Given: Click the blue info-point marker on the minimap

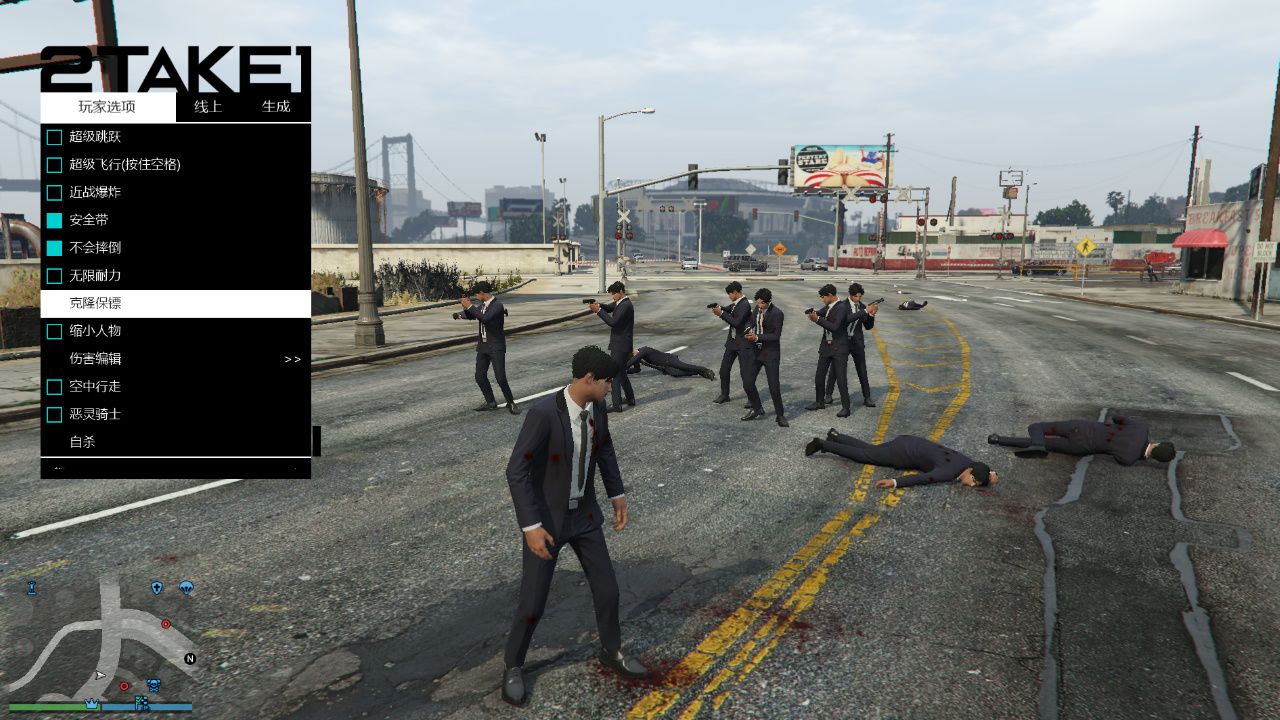Looking at the screenshot, I should click(x=33, y=588).
